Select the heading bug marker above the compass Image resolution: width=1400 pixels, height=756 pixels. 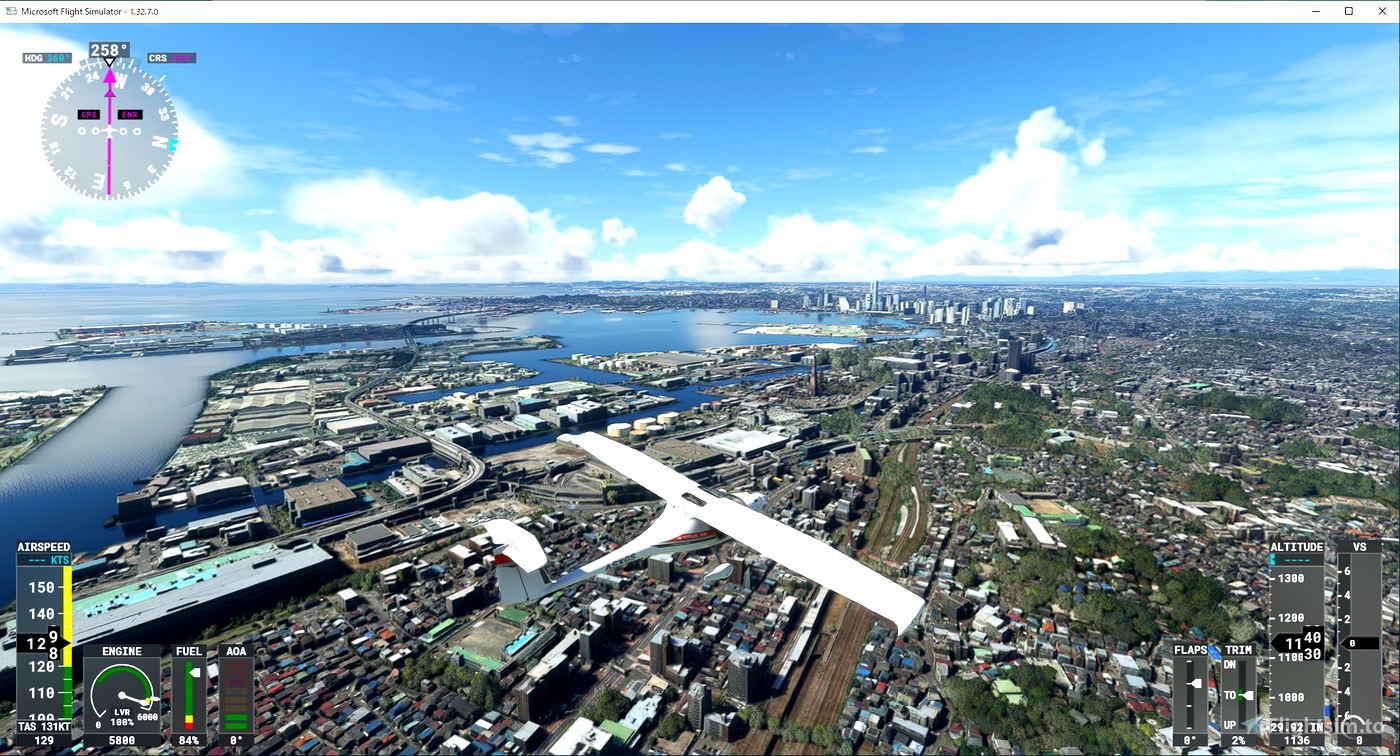[x=108, y=63]
